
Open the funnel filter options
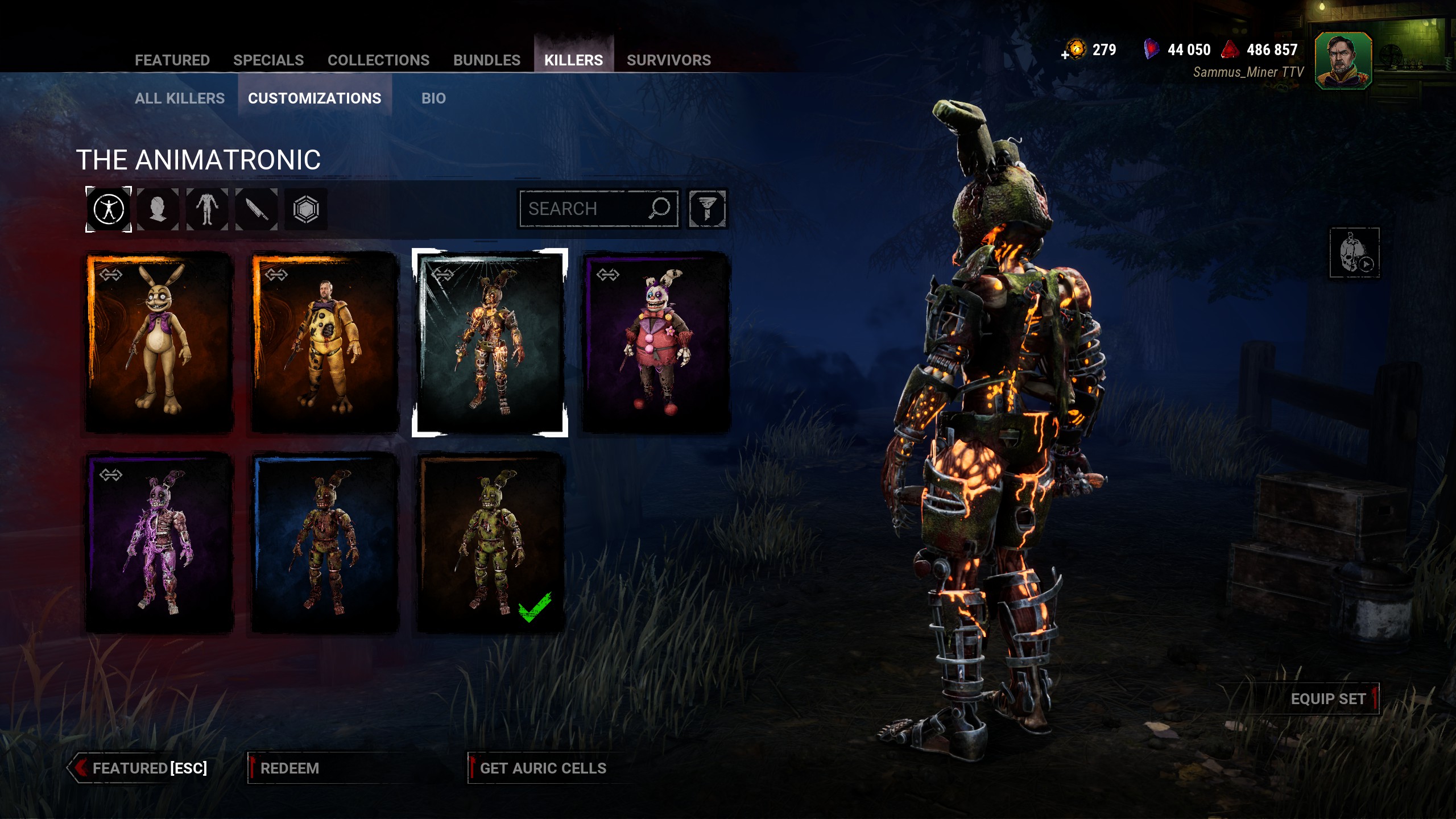pos(707,209)
